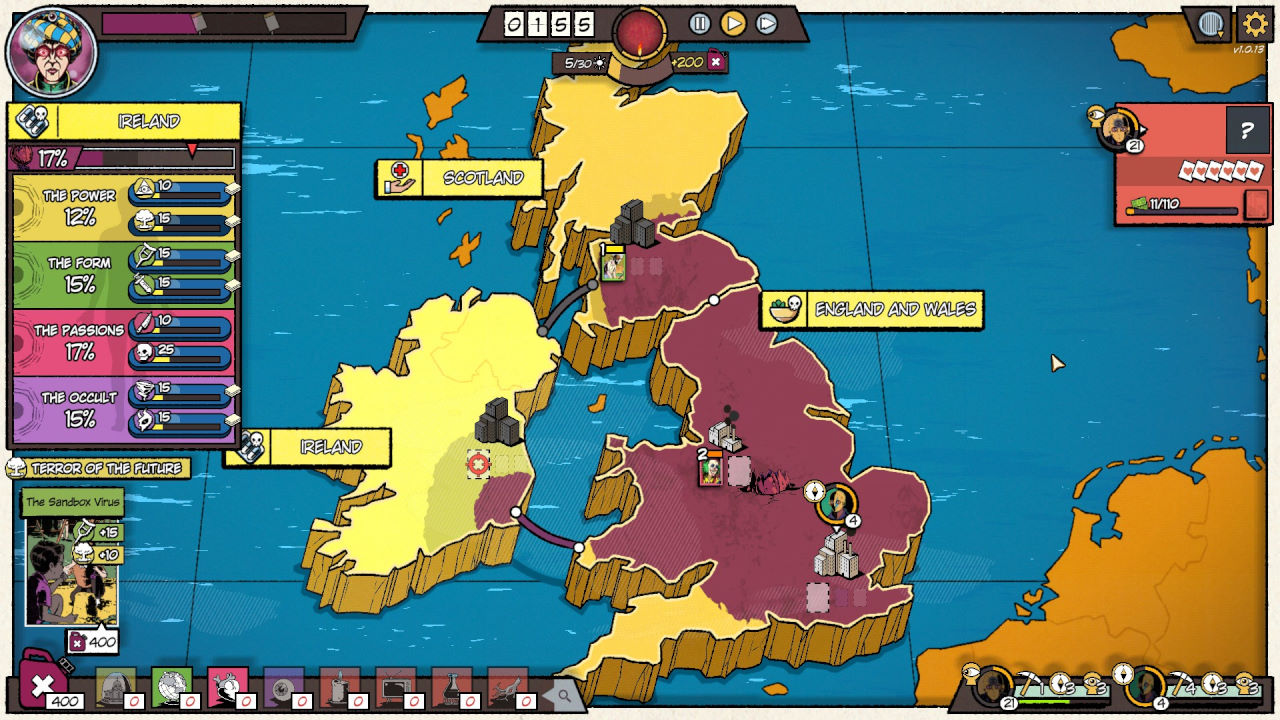The height and width of the screenshot is (720, 1280).
Task: Switch to fast-forward speed
Action: tap(767, 23)
